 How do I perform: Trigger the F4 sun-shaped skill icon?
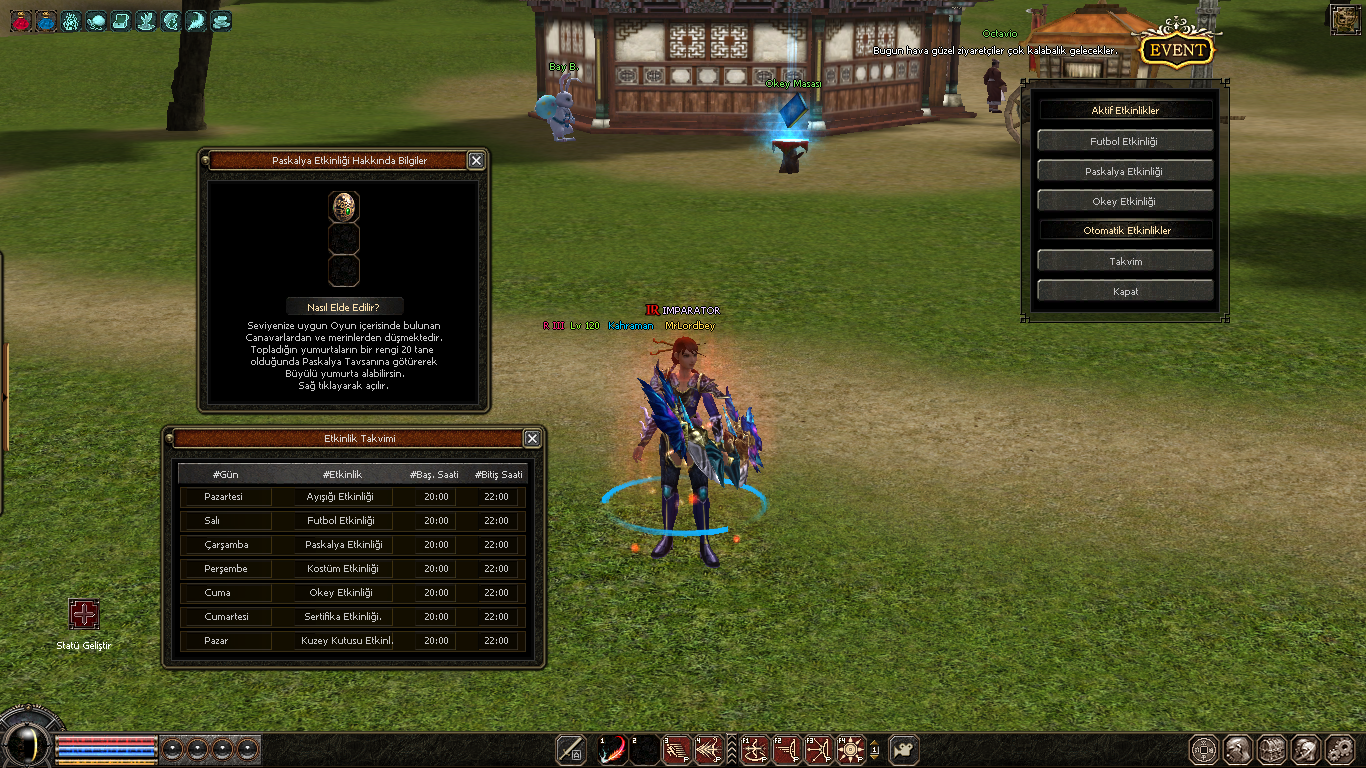(x=852, y=750)
